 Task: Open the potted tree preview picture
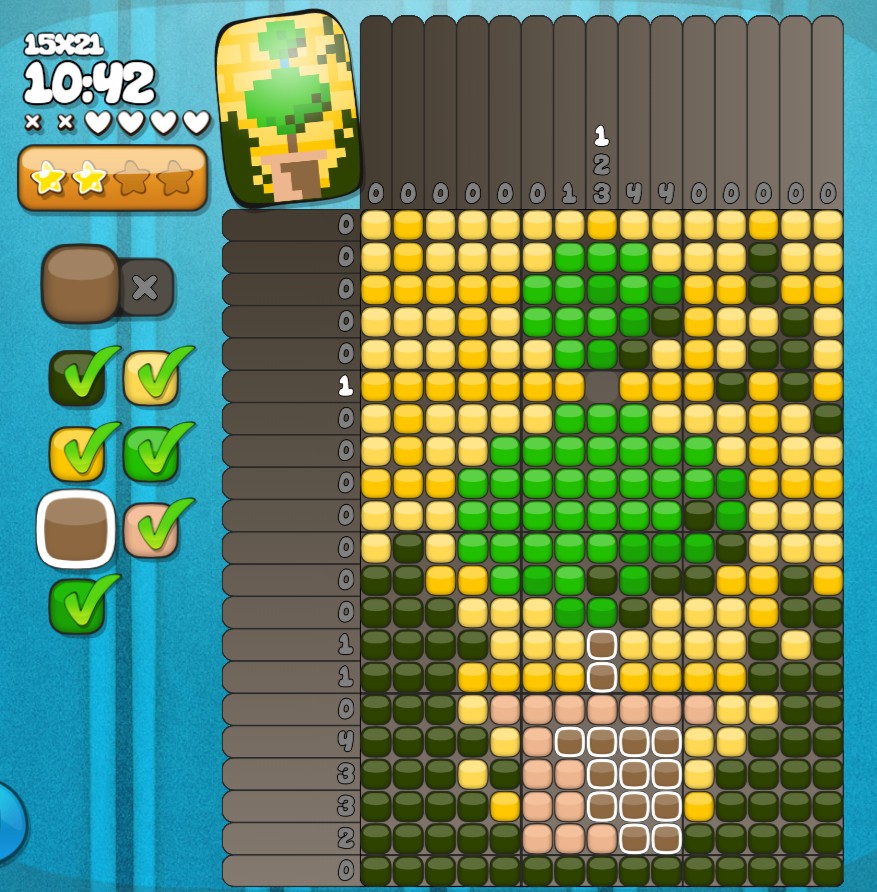coord(288,107)
